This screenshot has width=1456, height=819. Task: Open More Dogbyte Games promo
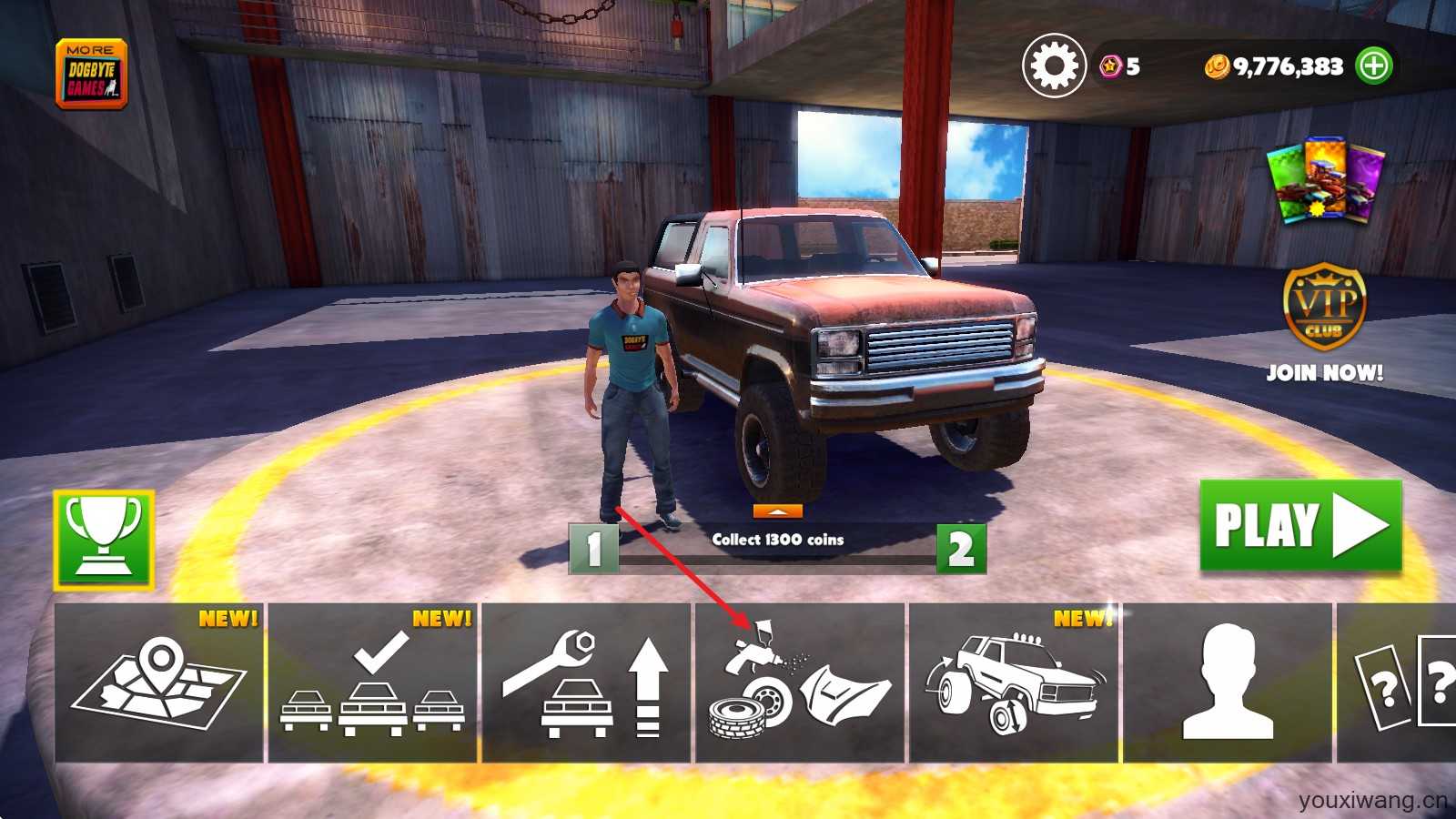coord(91,75)
